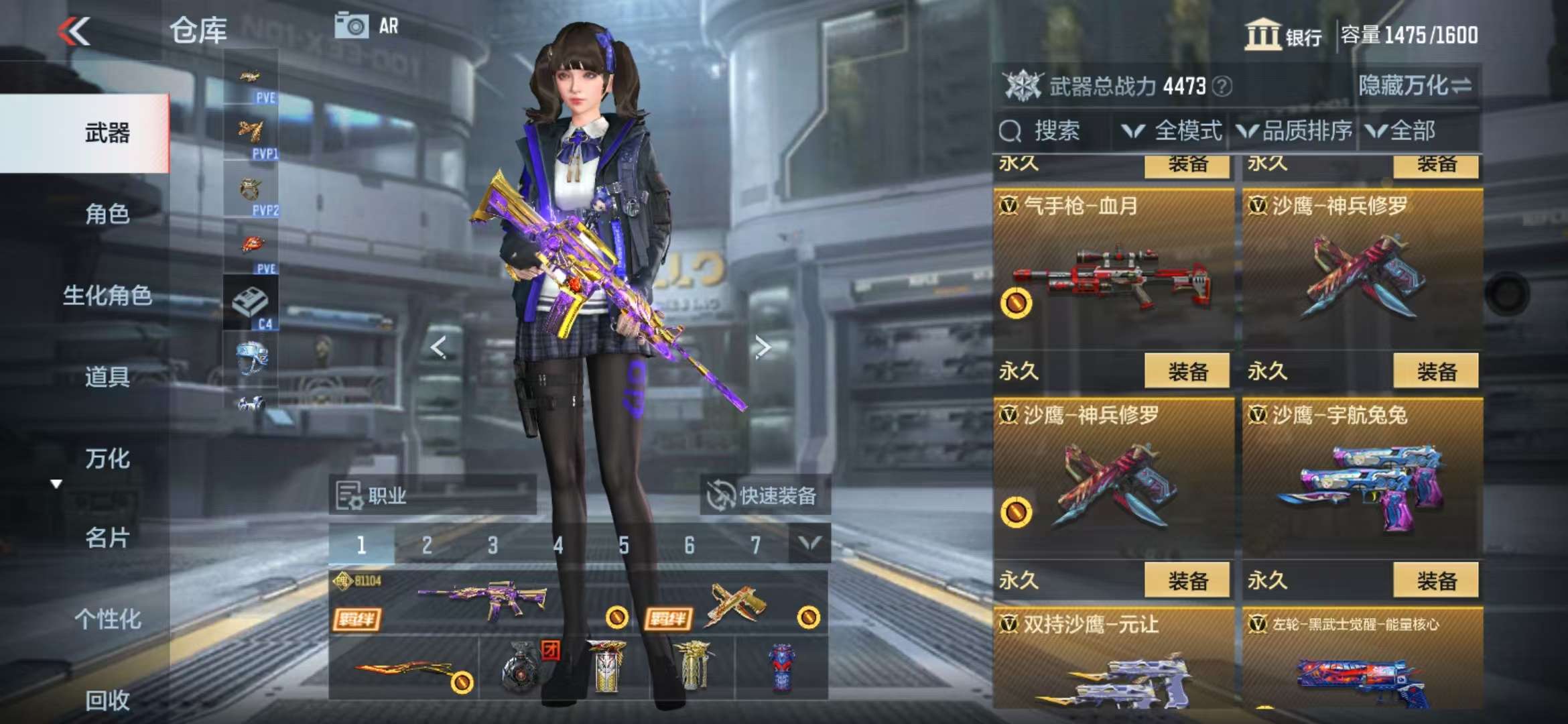The width and height of the screenshot is (1568, 724).
Task: Toggle the 隐藏万化 option
Action: tap(1415, 86)
